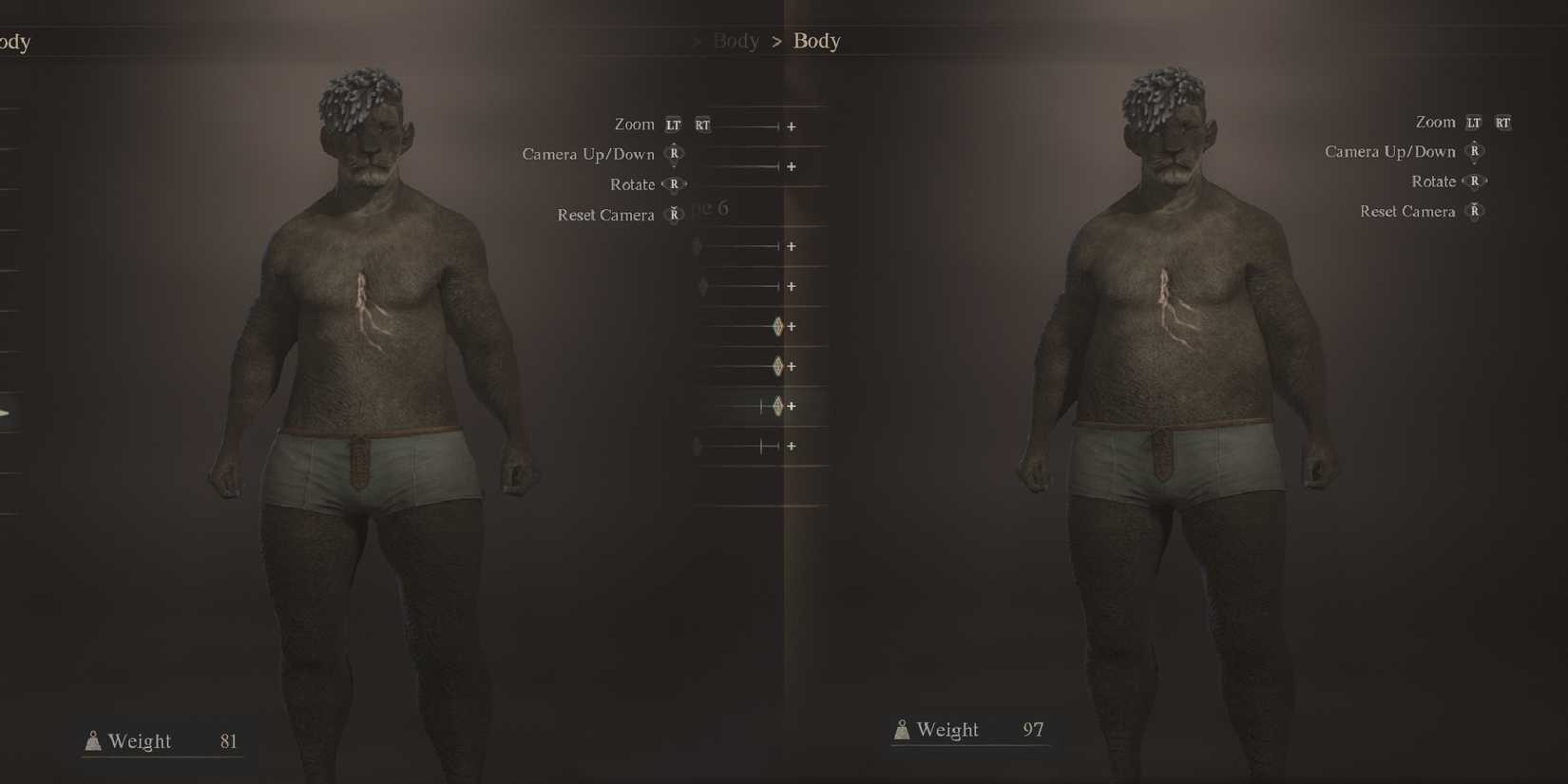Increase the fourth slider using its plus control
The height and width of the screenshot is (784, 1568).
(x=791, y=286)
